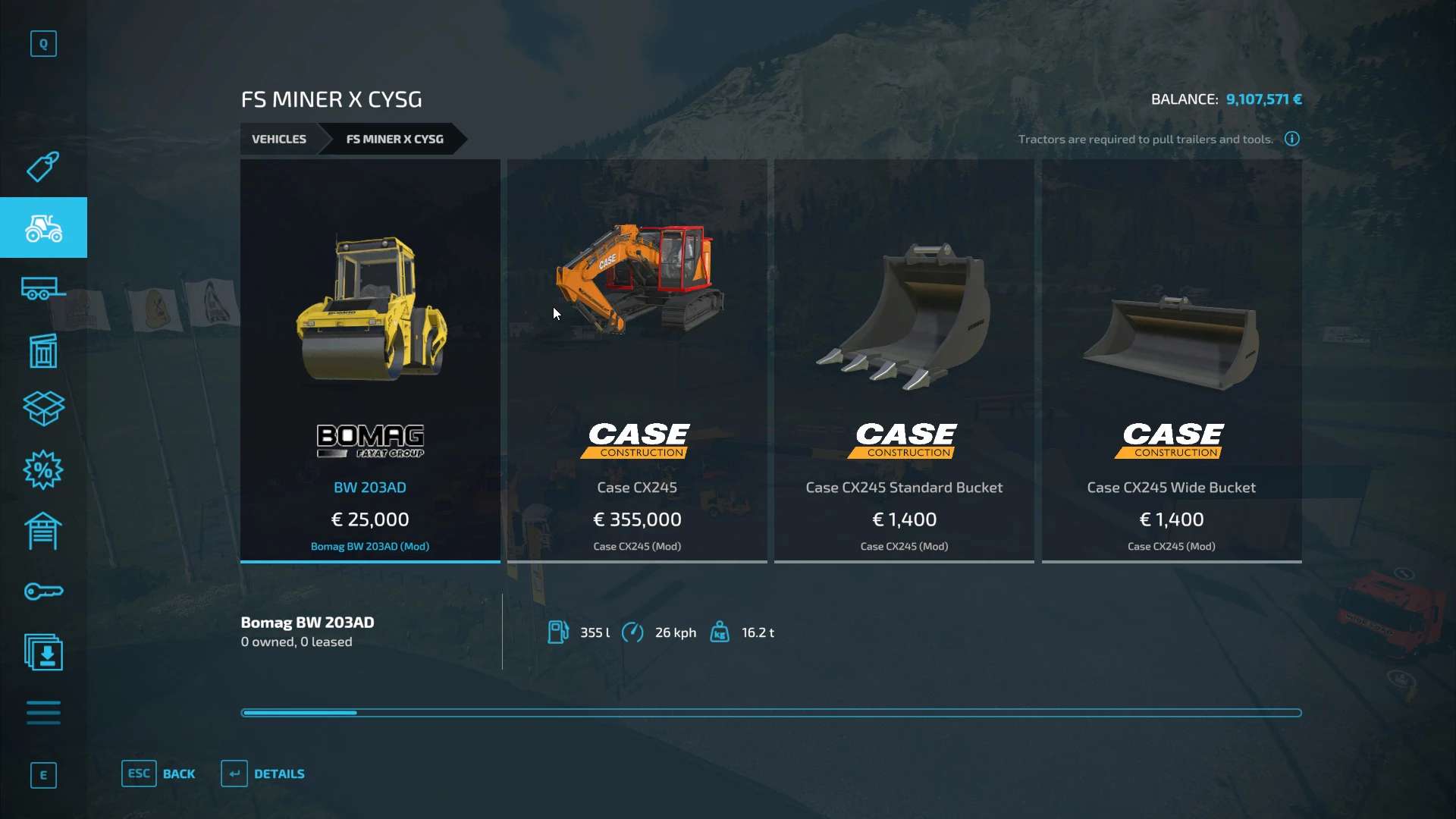Screen dimensions: 1456x819
Task: Click the three-line list menu icon
Action: click(x=43, y=713)
